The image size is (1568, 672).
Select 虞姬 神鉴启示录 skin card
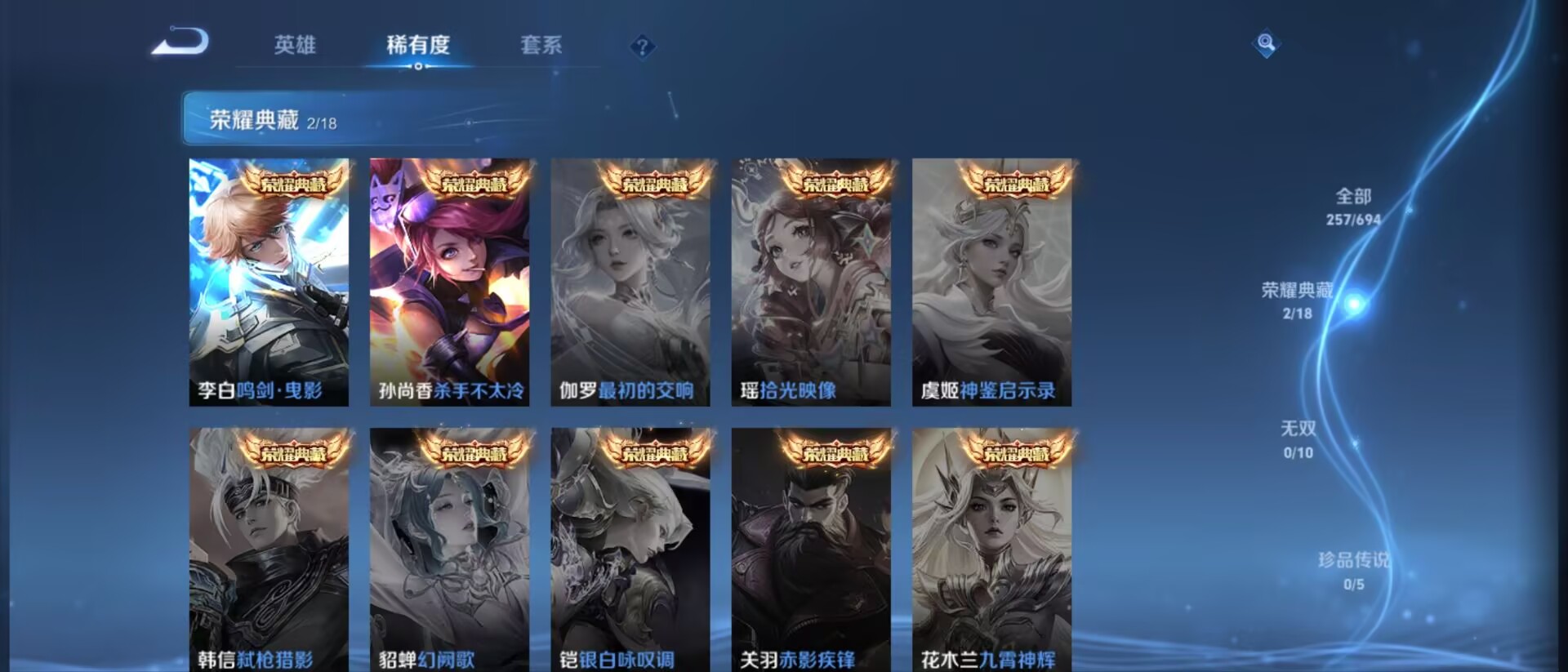click(x=991, y=282)
